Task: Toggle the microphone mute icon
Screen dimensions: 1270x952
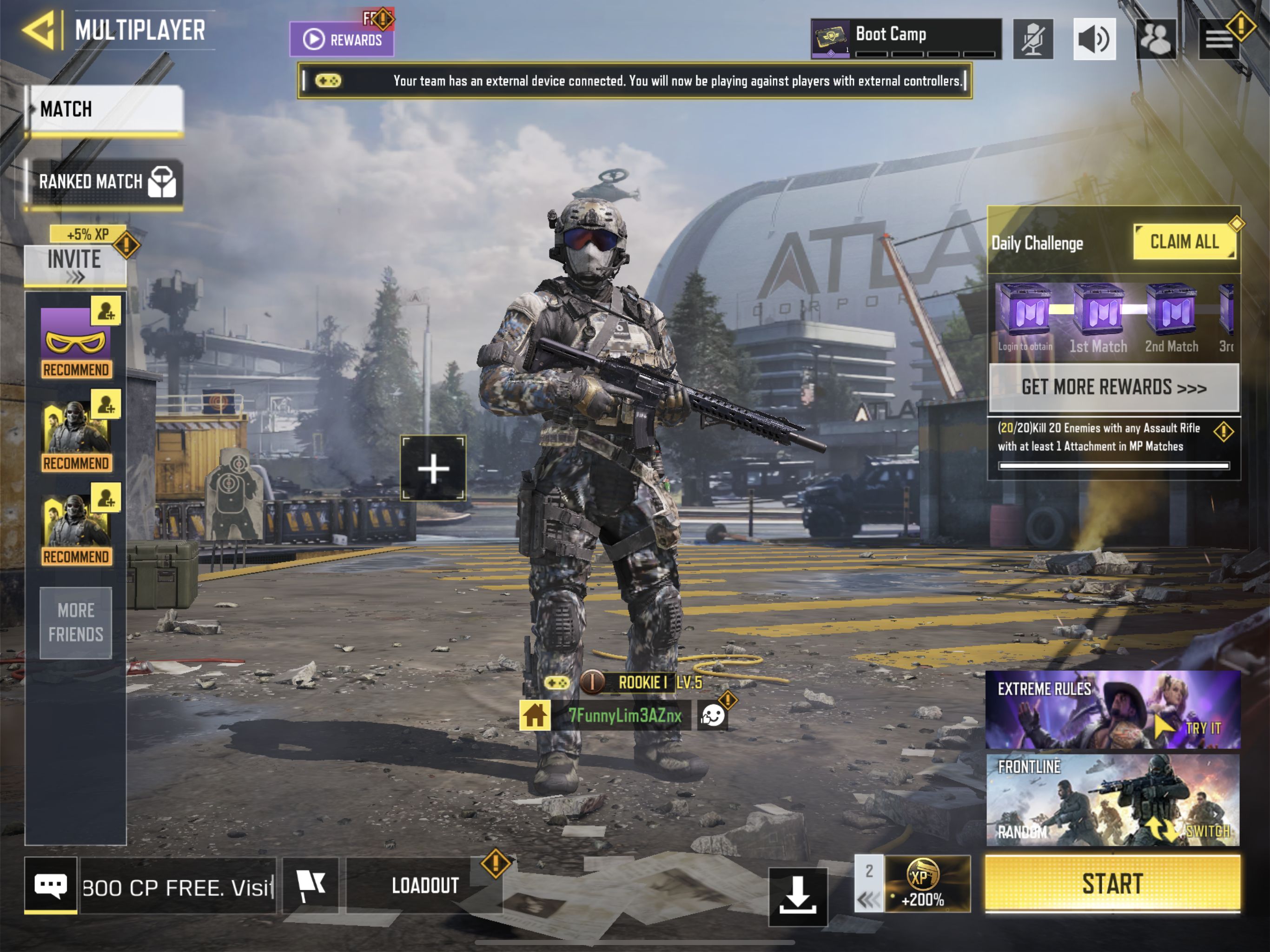Action: pyautogui.click(x=1032, y=39)
